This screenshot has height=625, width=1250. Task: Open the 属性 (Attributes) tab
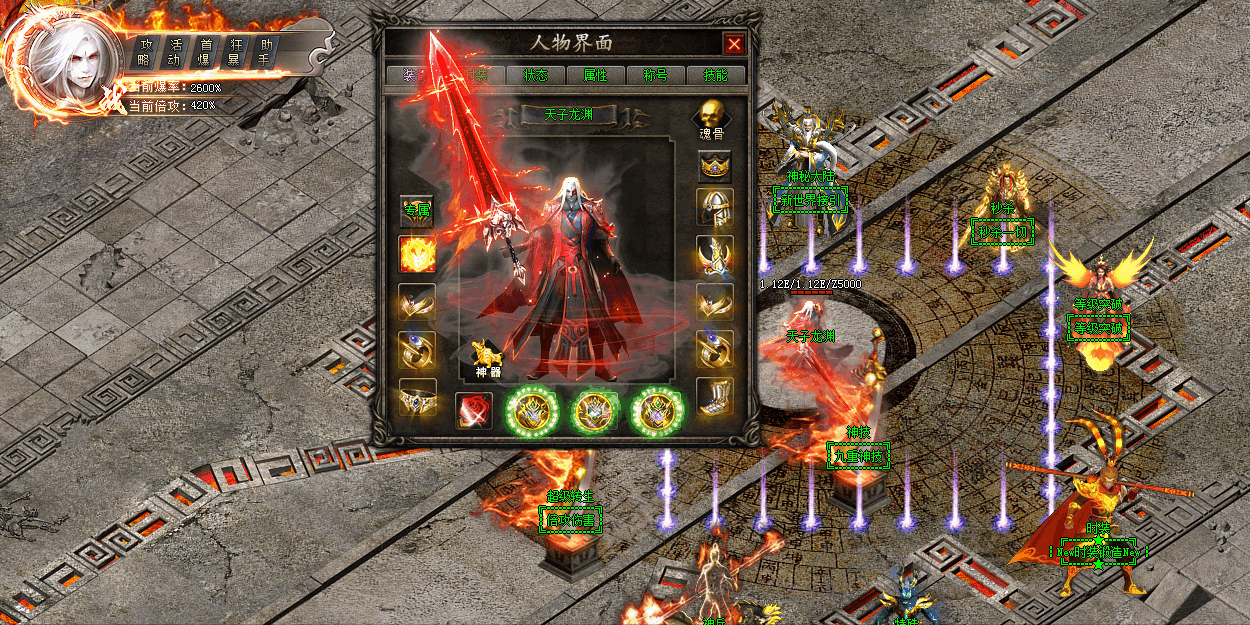tap(595, 75)
